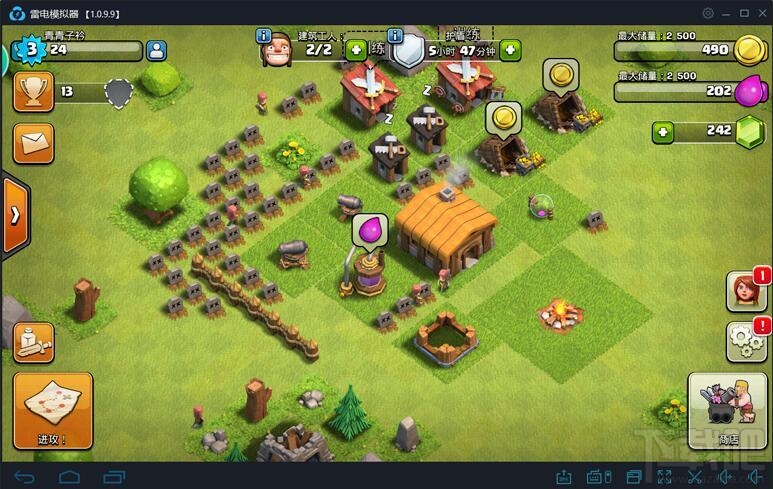
Task: Open the player profile icon beside XP bar
Action: 156,50
